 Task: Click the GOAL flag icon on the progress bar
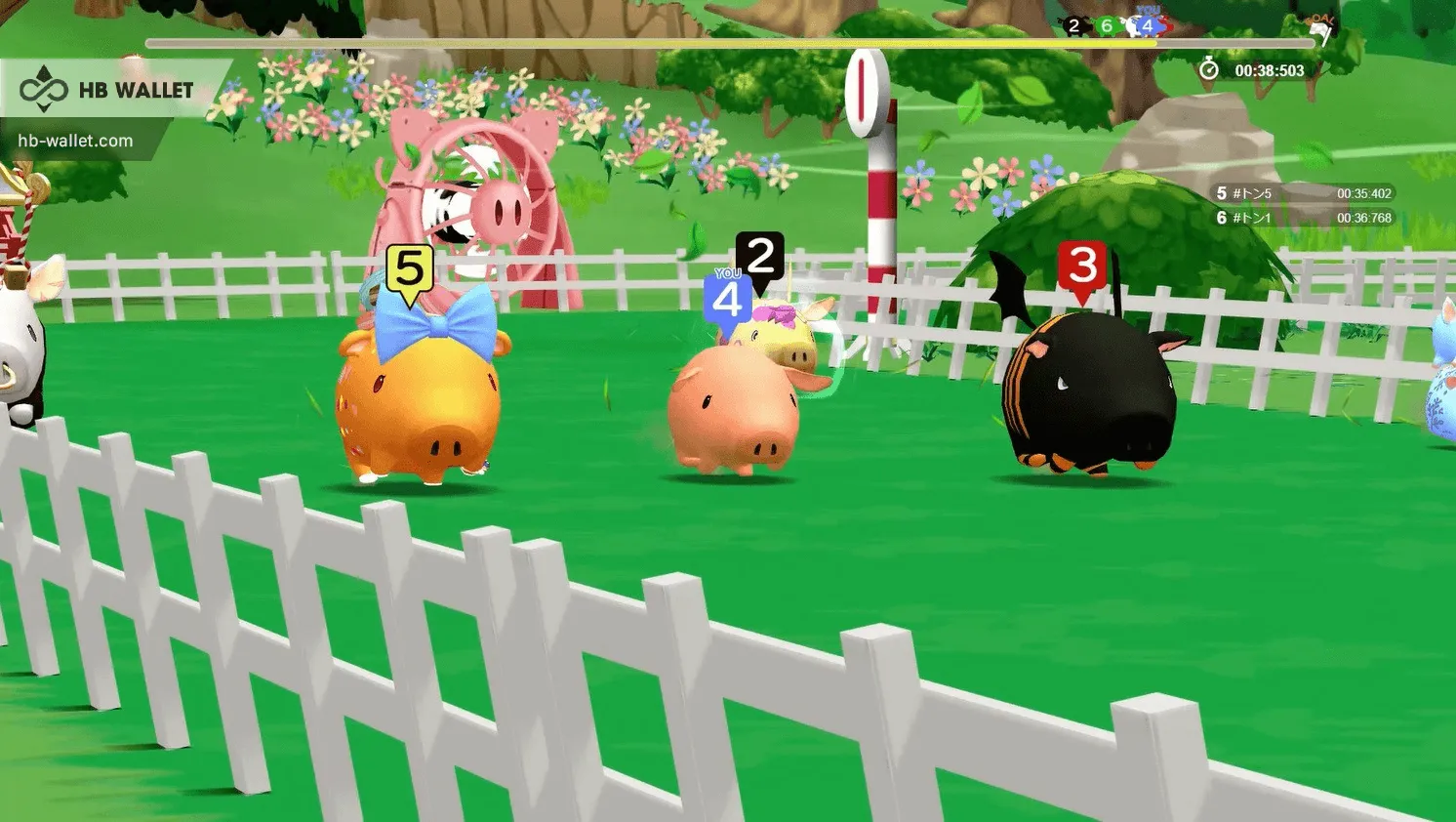point(1319,27)
